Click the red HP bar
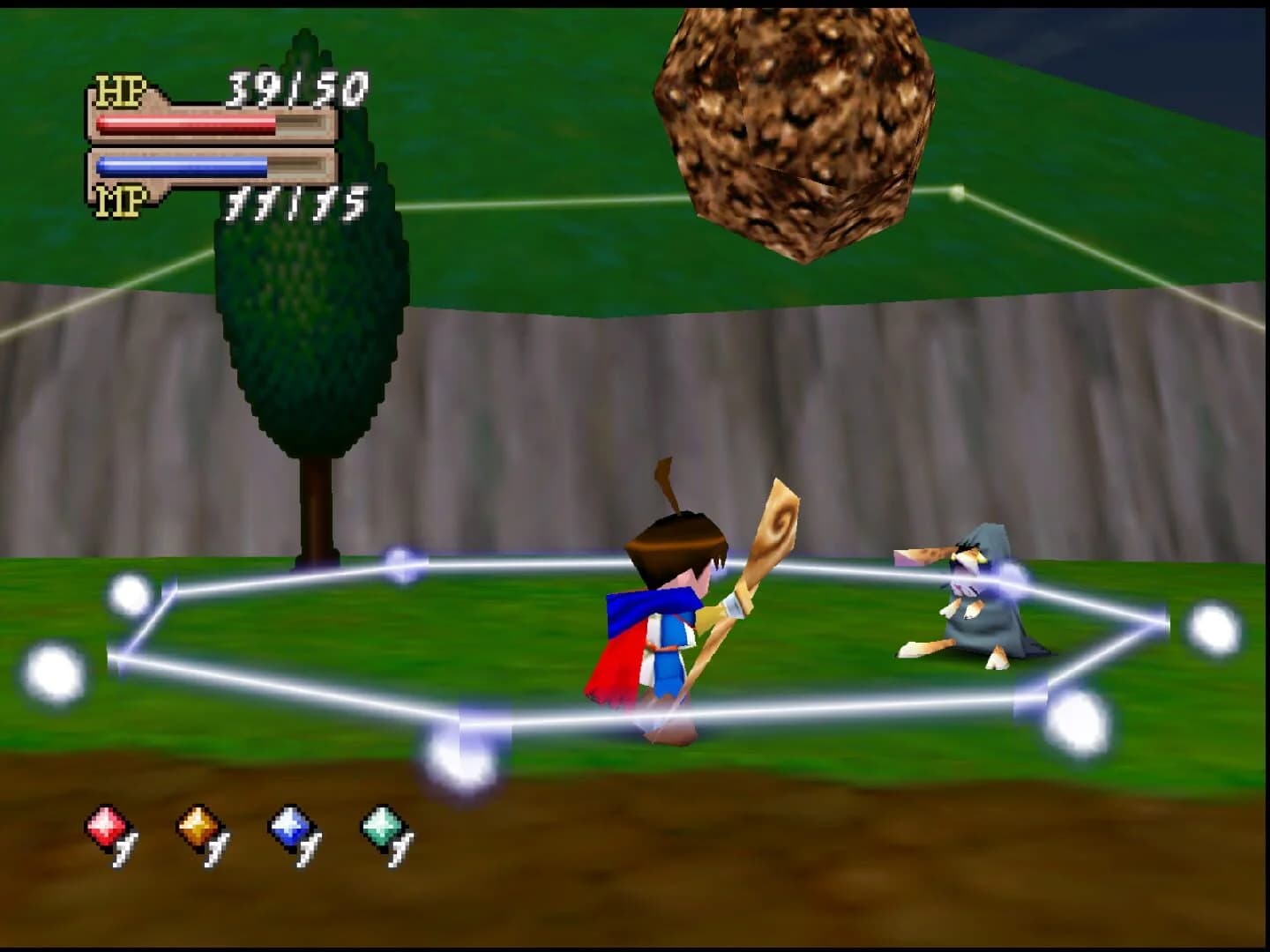This screenshot has height=952, width=1270. point(185,126)
